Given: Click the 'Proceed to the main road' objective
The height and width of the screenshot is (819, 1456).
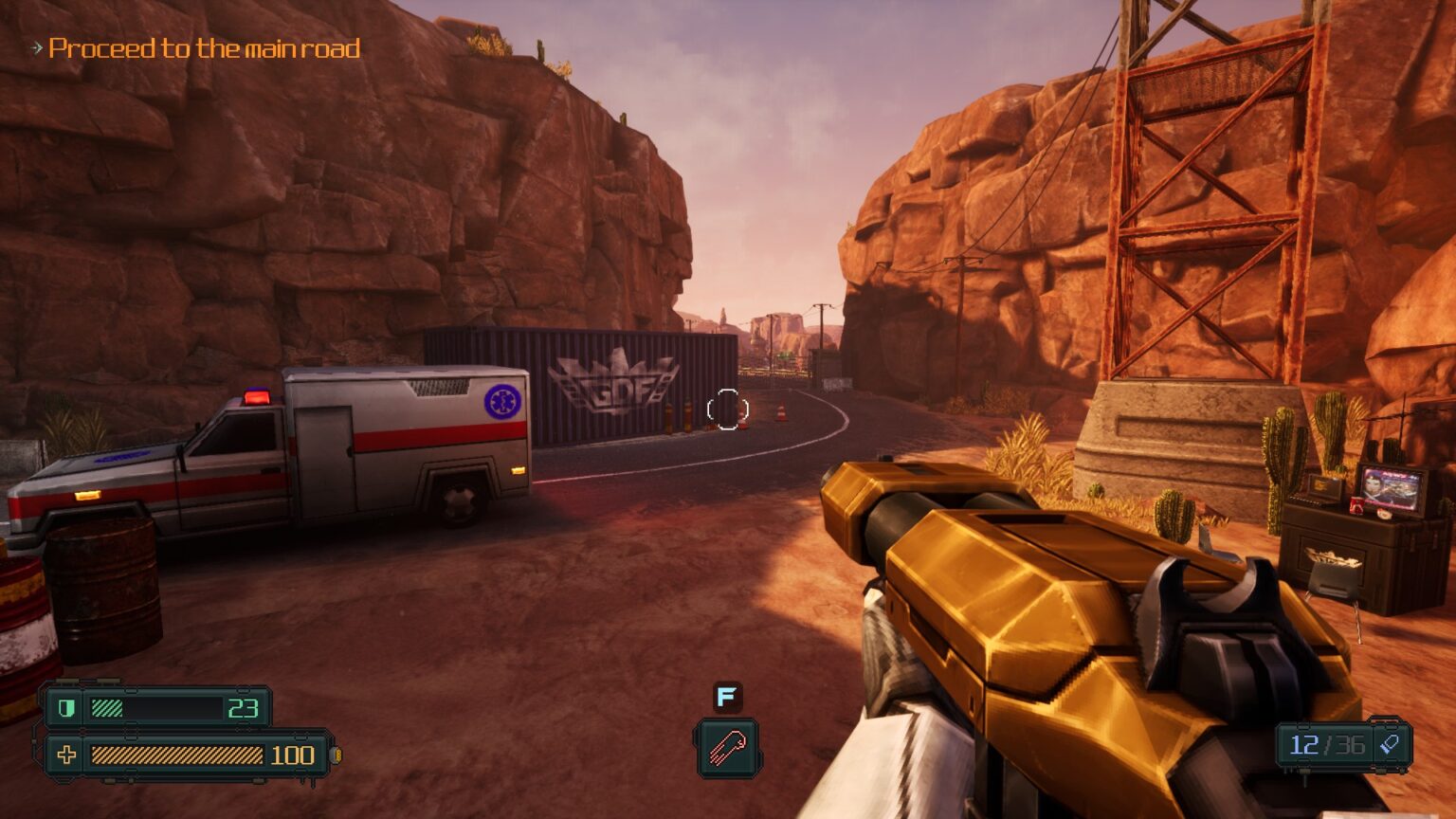Looking at the screenshot, I should (x=203, y=48).
